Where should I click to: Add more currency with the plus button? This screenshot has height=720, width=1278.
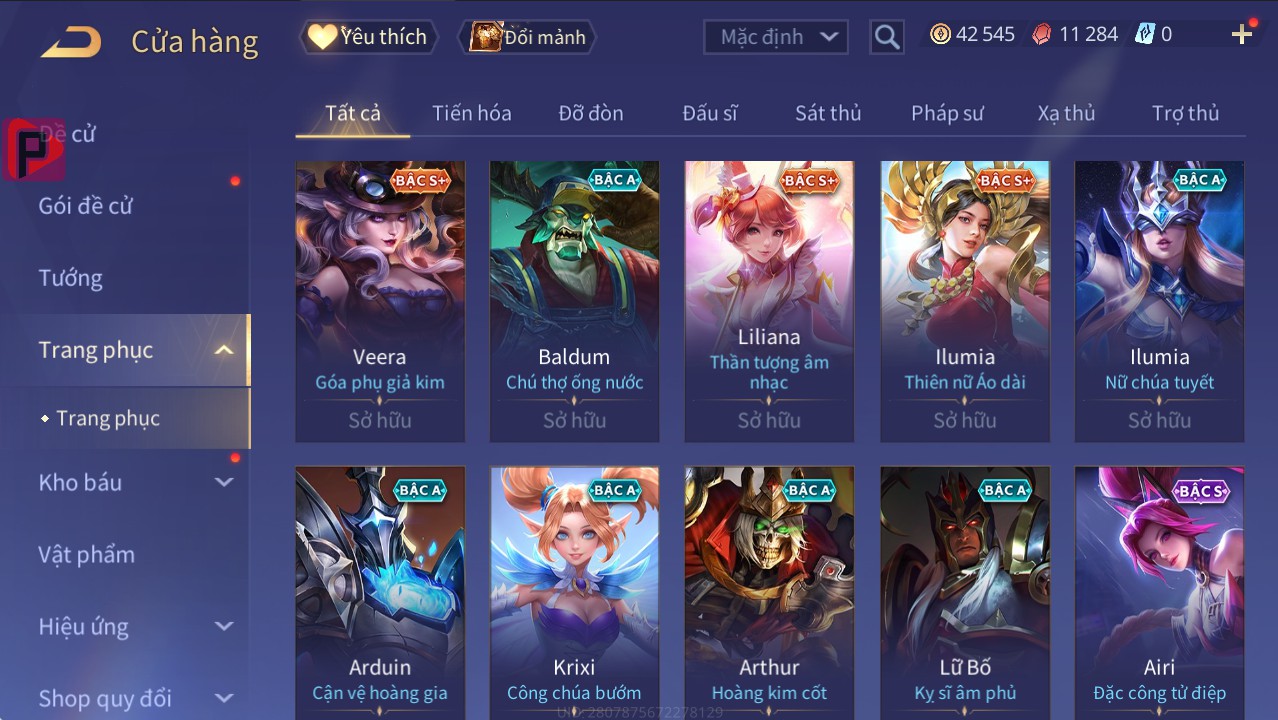(1242, 35)
